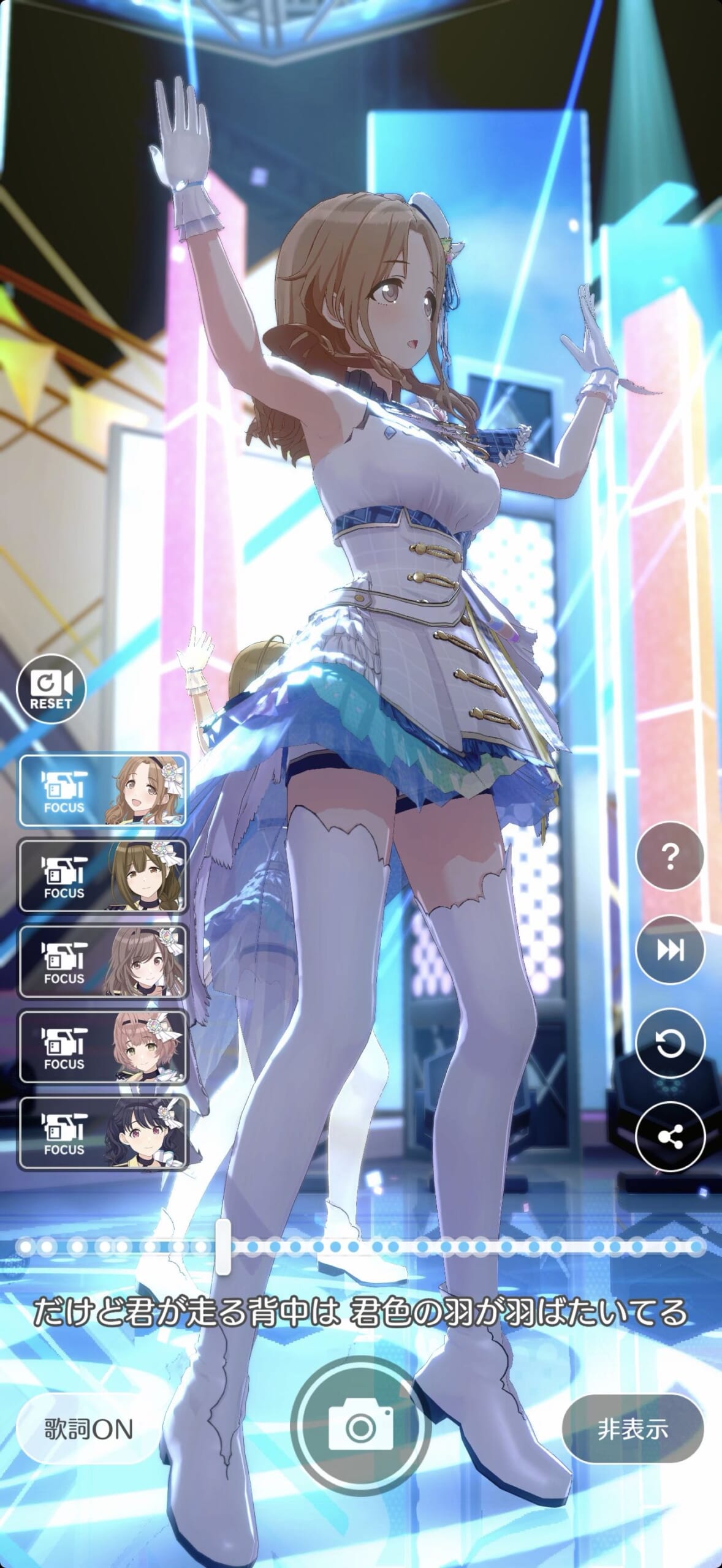Focus camera on the light-brown wavy-haired idol
Image resolution: width=722 pixels, height=1568 pixels.
[x=103, y=790]
